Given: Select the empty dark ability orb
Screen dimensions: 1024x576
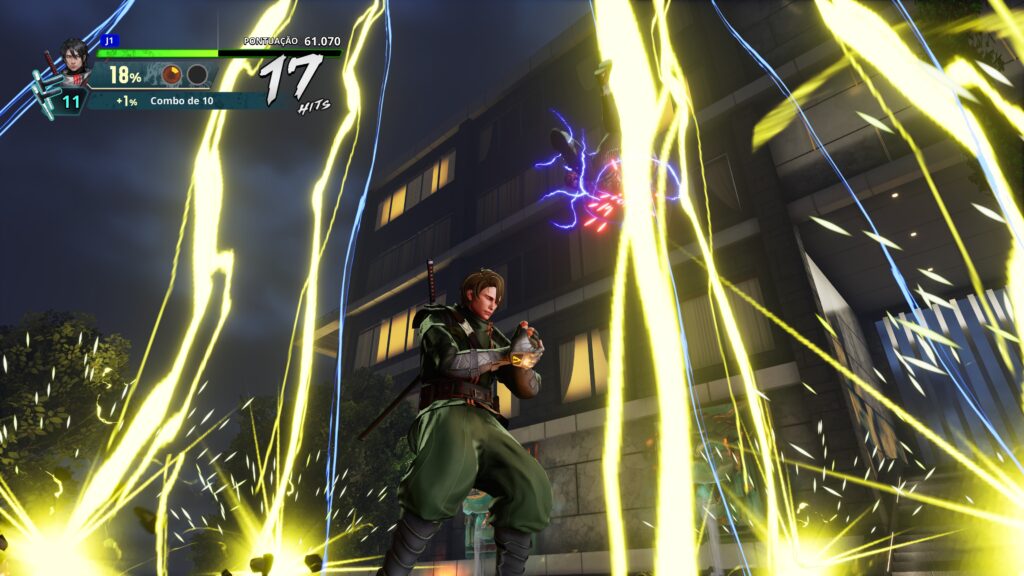Looking at the screenshot, I should 197,75.
